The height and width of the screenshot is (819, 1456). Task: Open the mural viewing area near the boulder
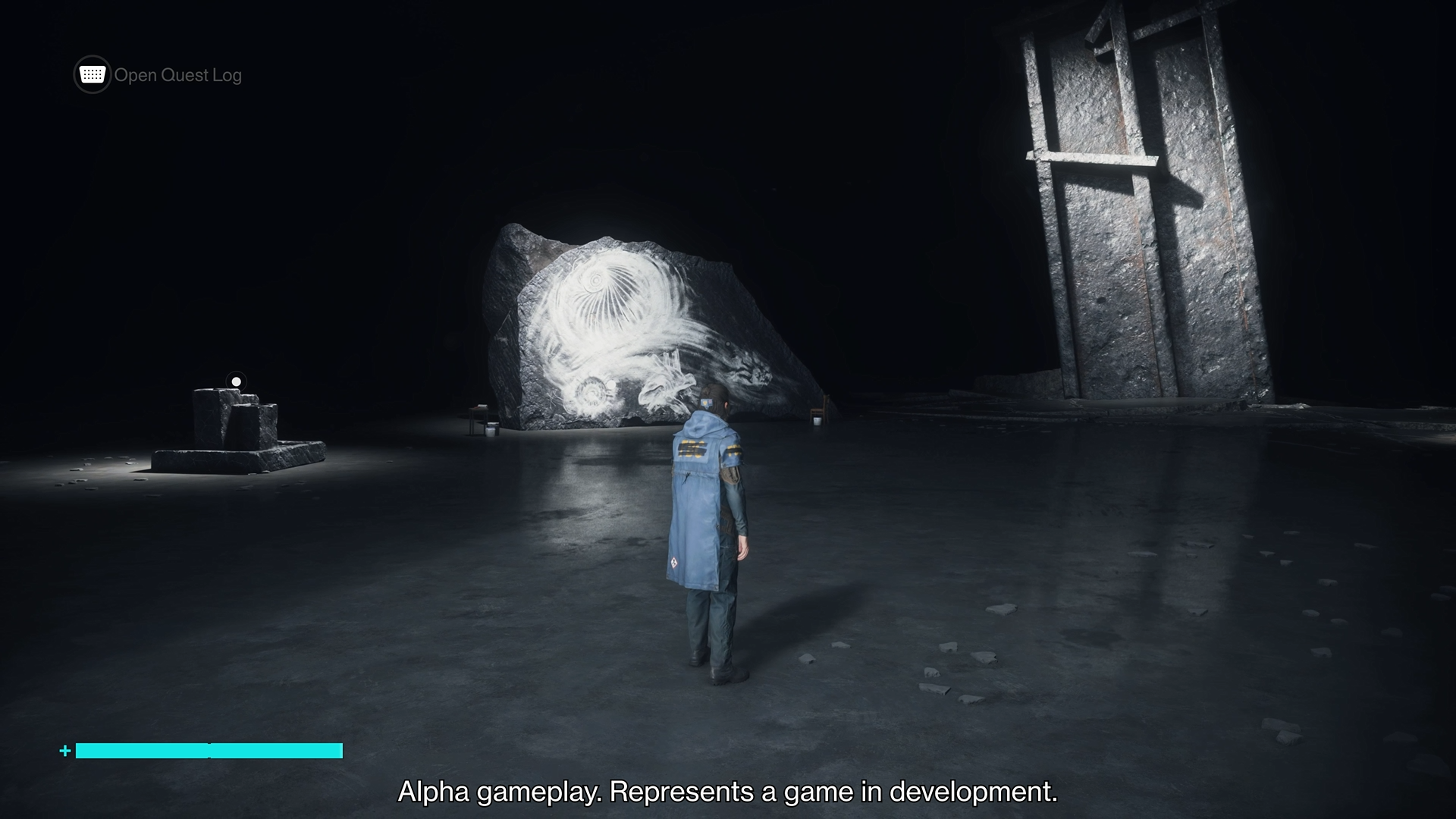(645, 326)
